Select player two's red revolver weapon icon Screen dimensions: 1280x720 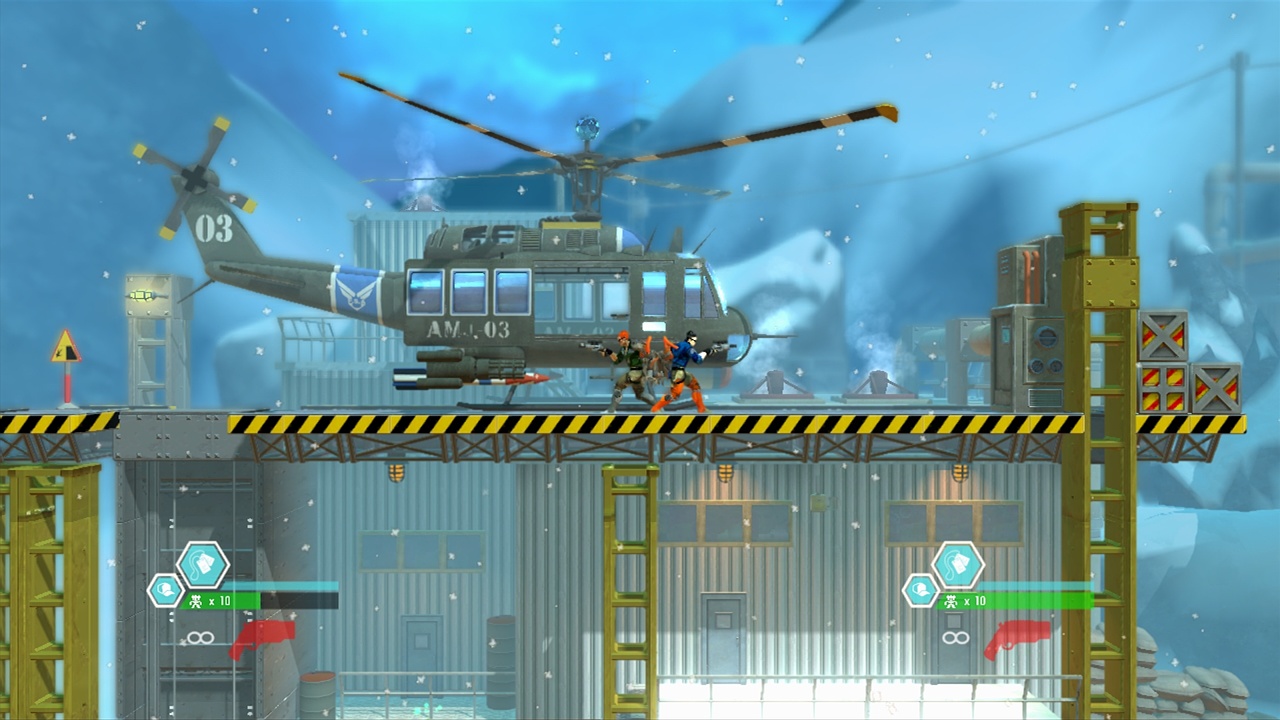[1015, 640]
